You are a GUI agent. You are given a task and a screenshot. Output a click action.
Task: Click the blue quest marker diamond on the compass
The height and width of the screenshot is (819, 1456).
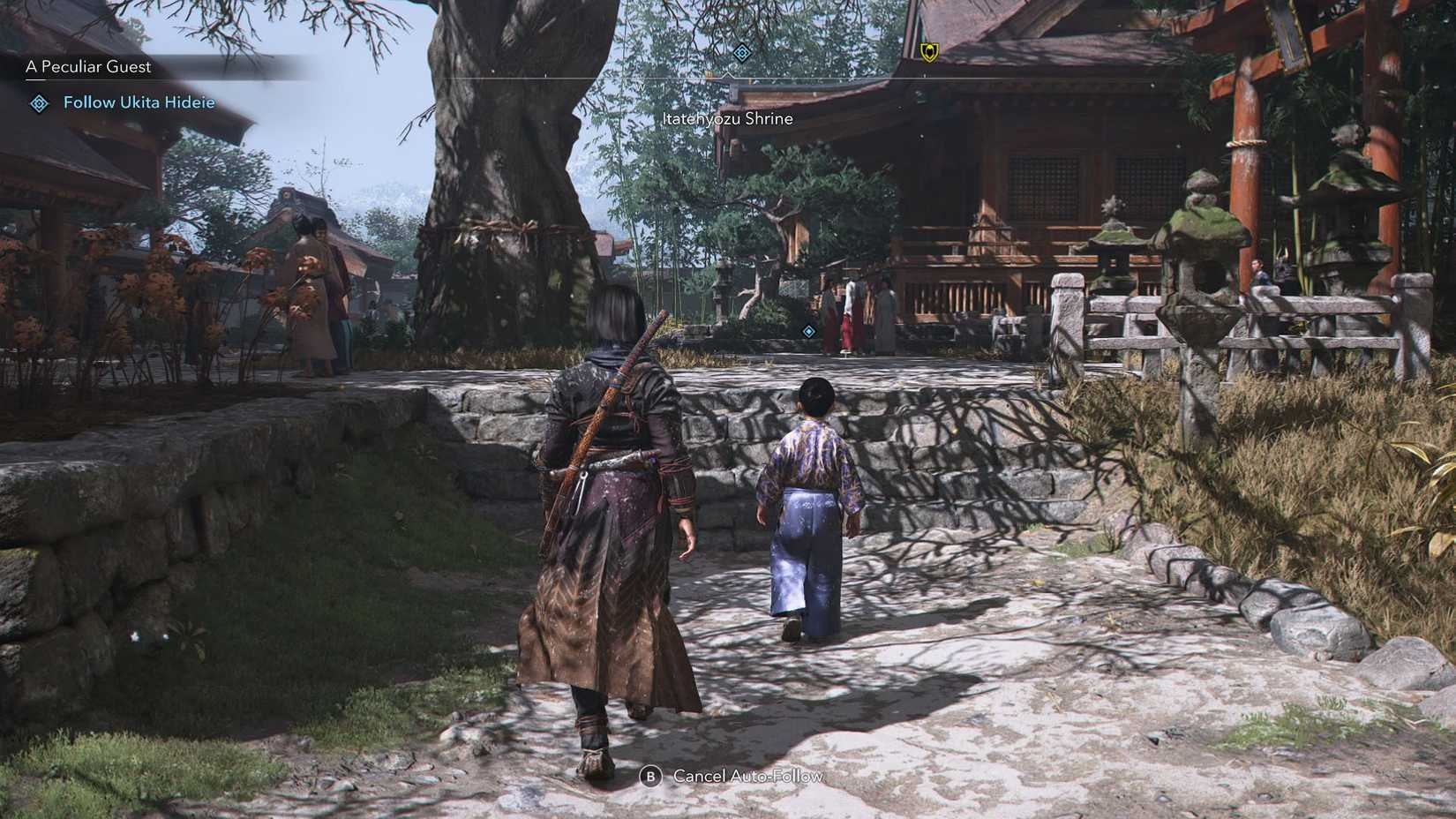click(741, 52)
